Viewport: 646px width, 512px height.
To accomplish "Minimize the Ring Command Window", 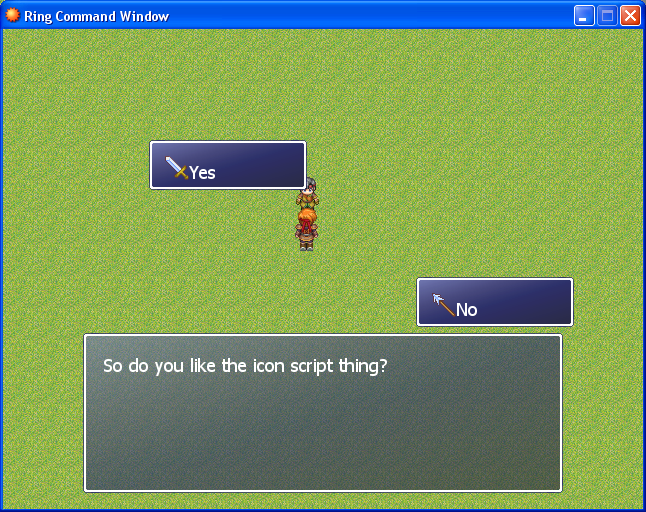I will pyautogui.click(x=584, y=16).
